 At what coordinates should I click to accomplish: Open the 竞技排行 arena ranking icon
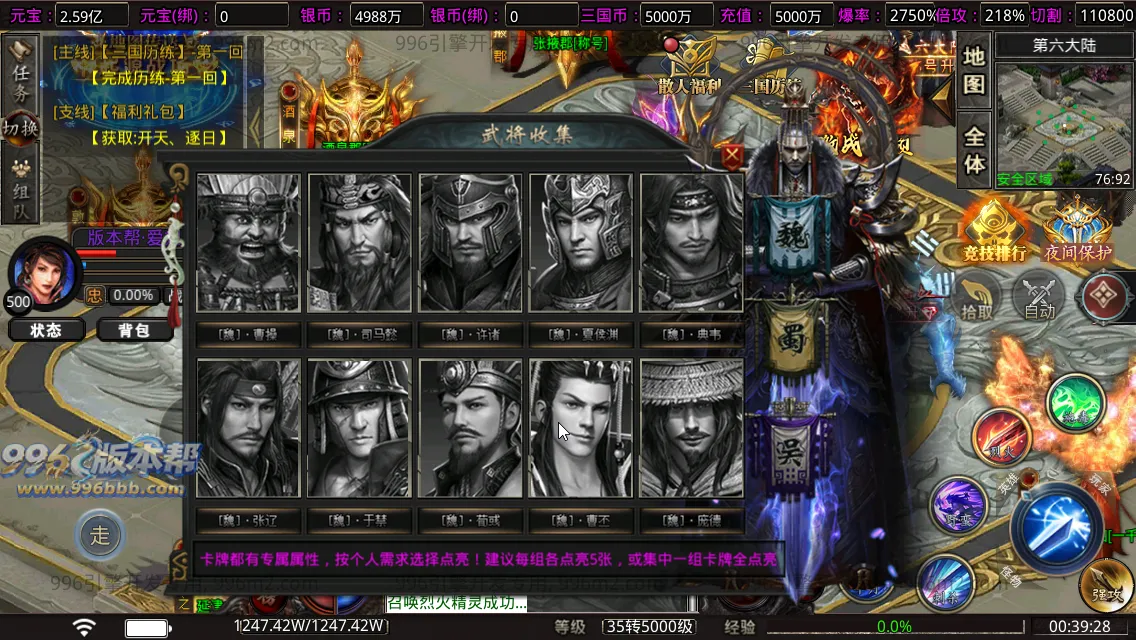(994, 230)
